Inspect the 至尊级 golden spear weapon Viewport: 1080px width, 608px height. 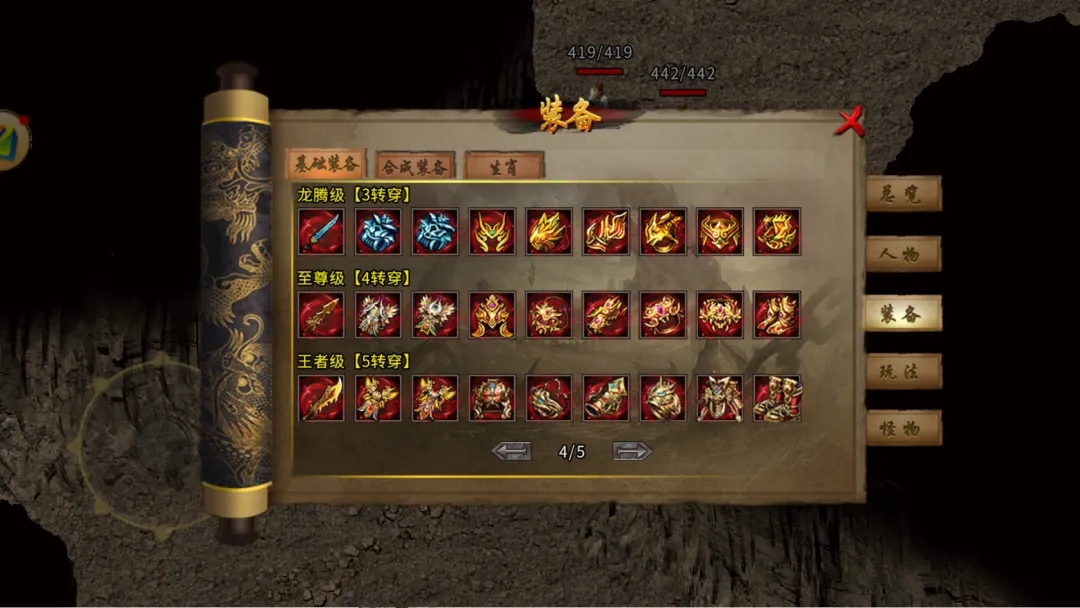tap(321, 315)
